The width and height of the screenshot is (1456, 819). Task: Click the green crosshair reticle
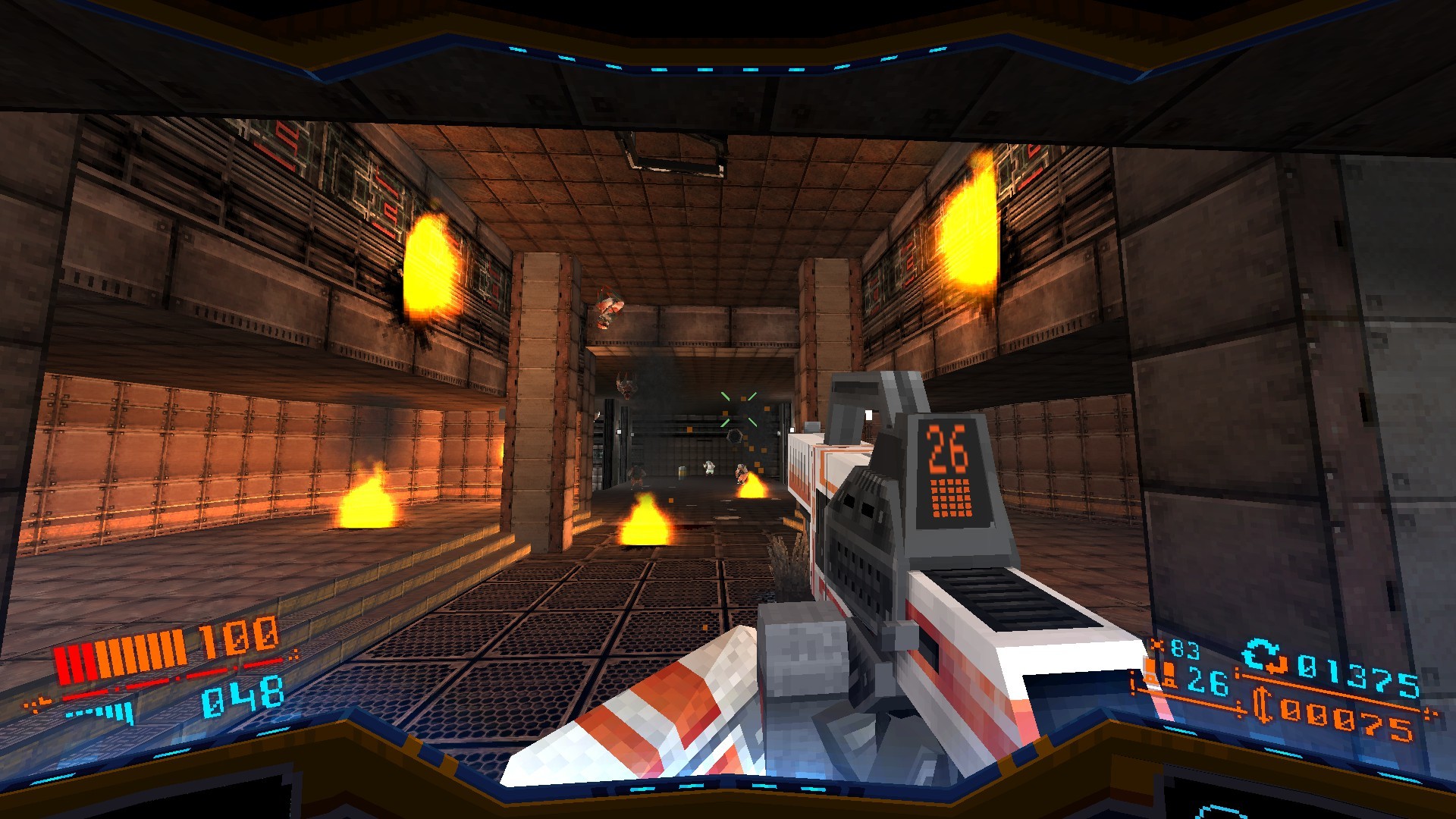(739, 409)
